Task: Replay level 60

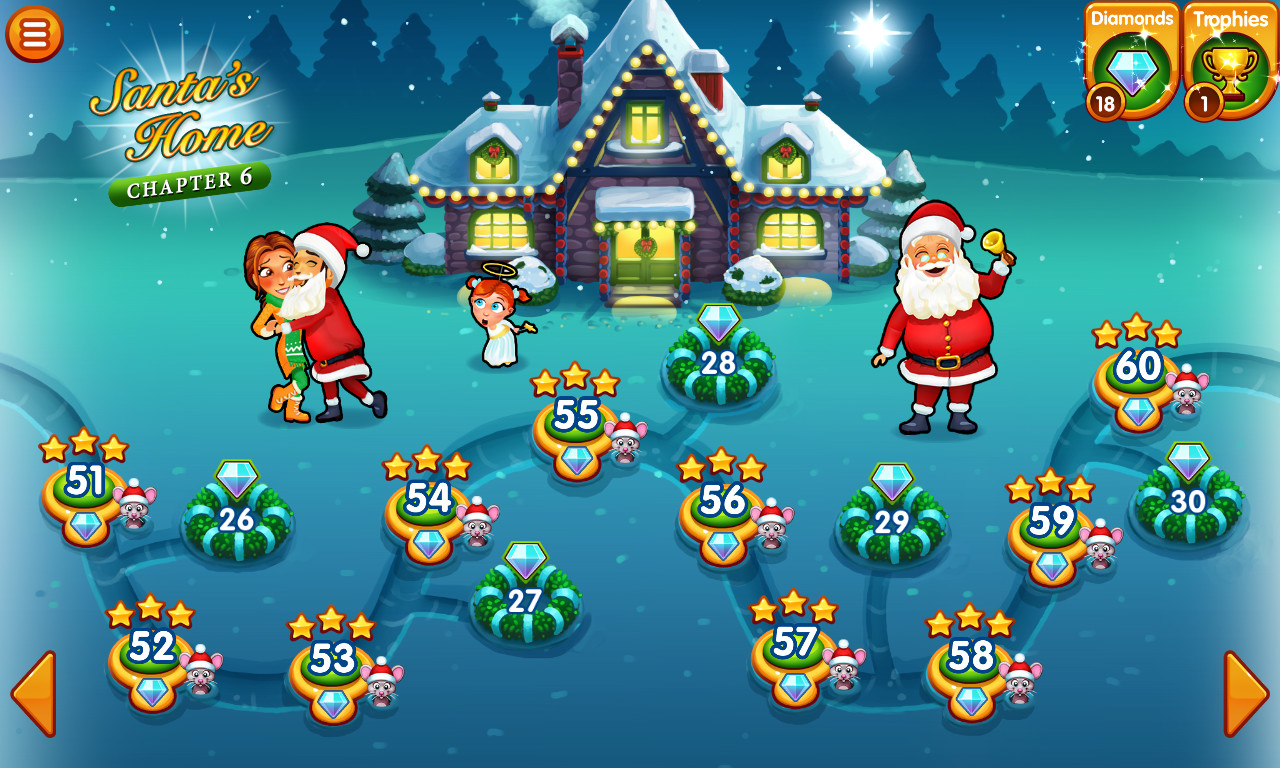Action: point(1138,365)
